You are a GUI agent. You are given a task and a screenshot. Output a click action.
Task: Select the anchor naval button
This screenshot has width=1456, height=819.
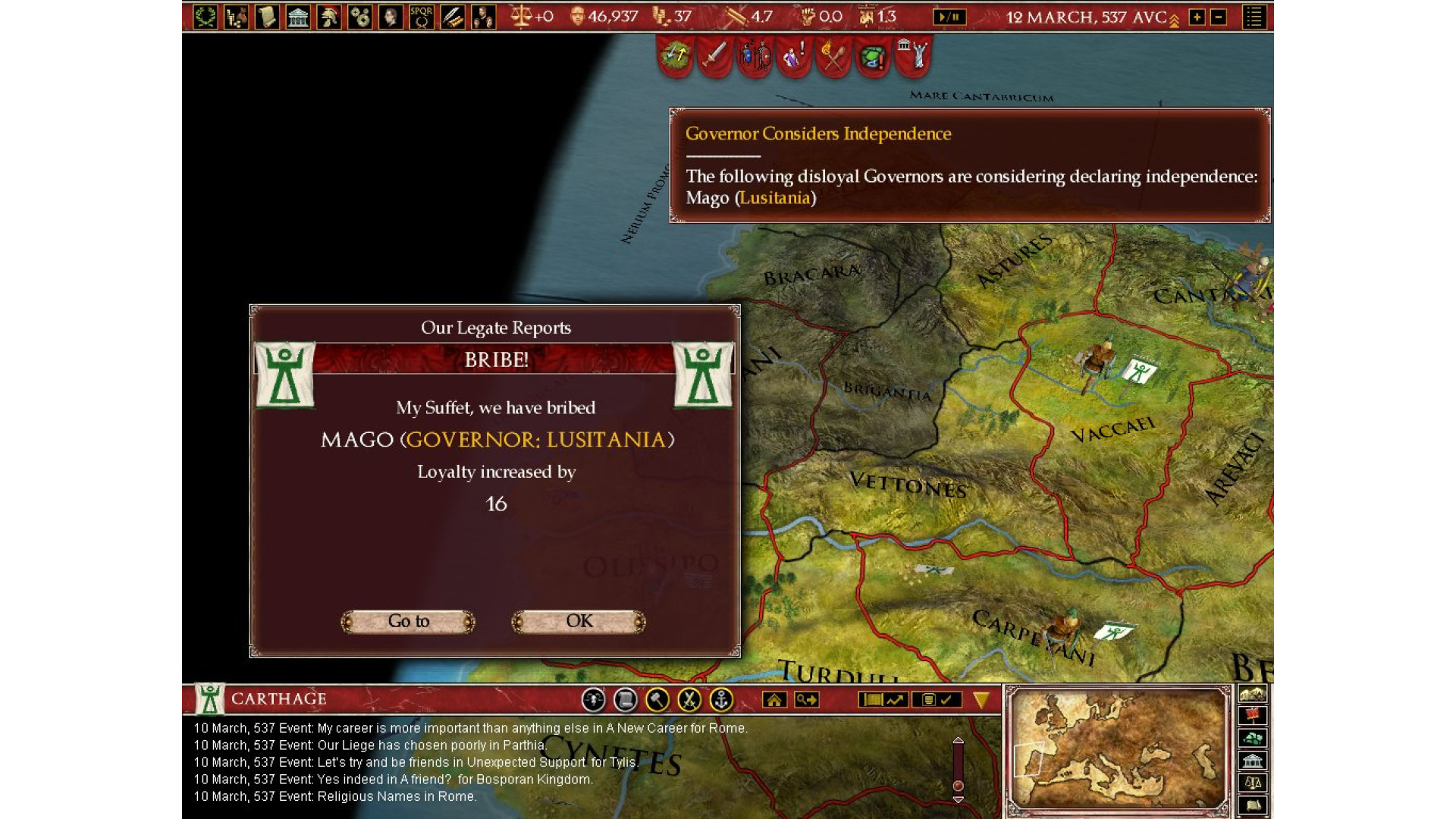tap(720, 700)
